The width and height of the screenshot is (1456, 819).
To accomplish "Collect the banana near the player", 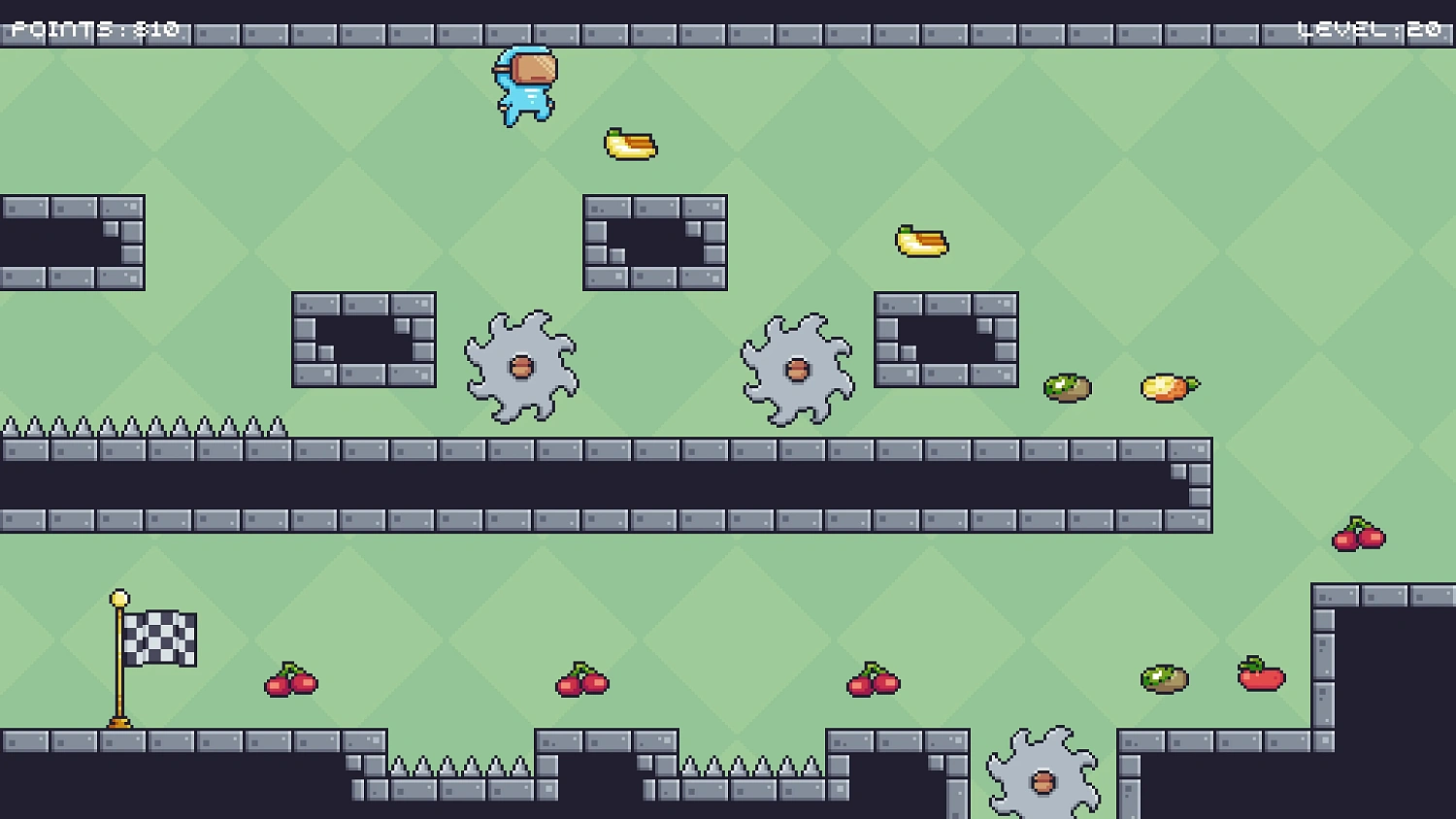I will coord(629,144).
